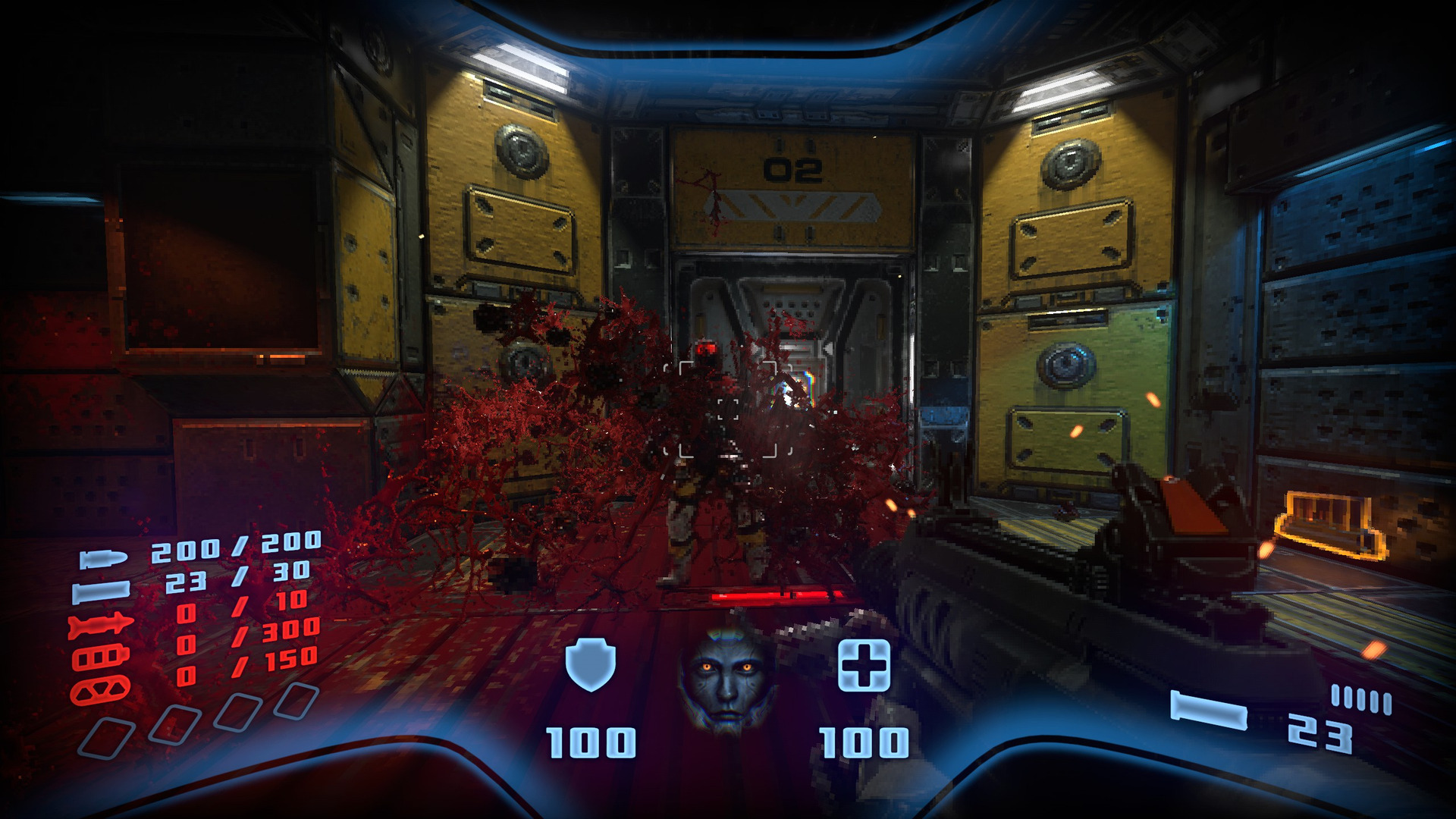
Task: Click the health cross icon
Action: pos(864,665)
